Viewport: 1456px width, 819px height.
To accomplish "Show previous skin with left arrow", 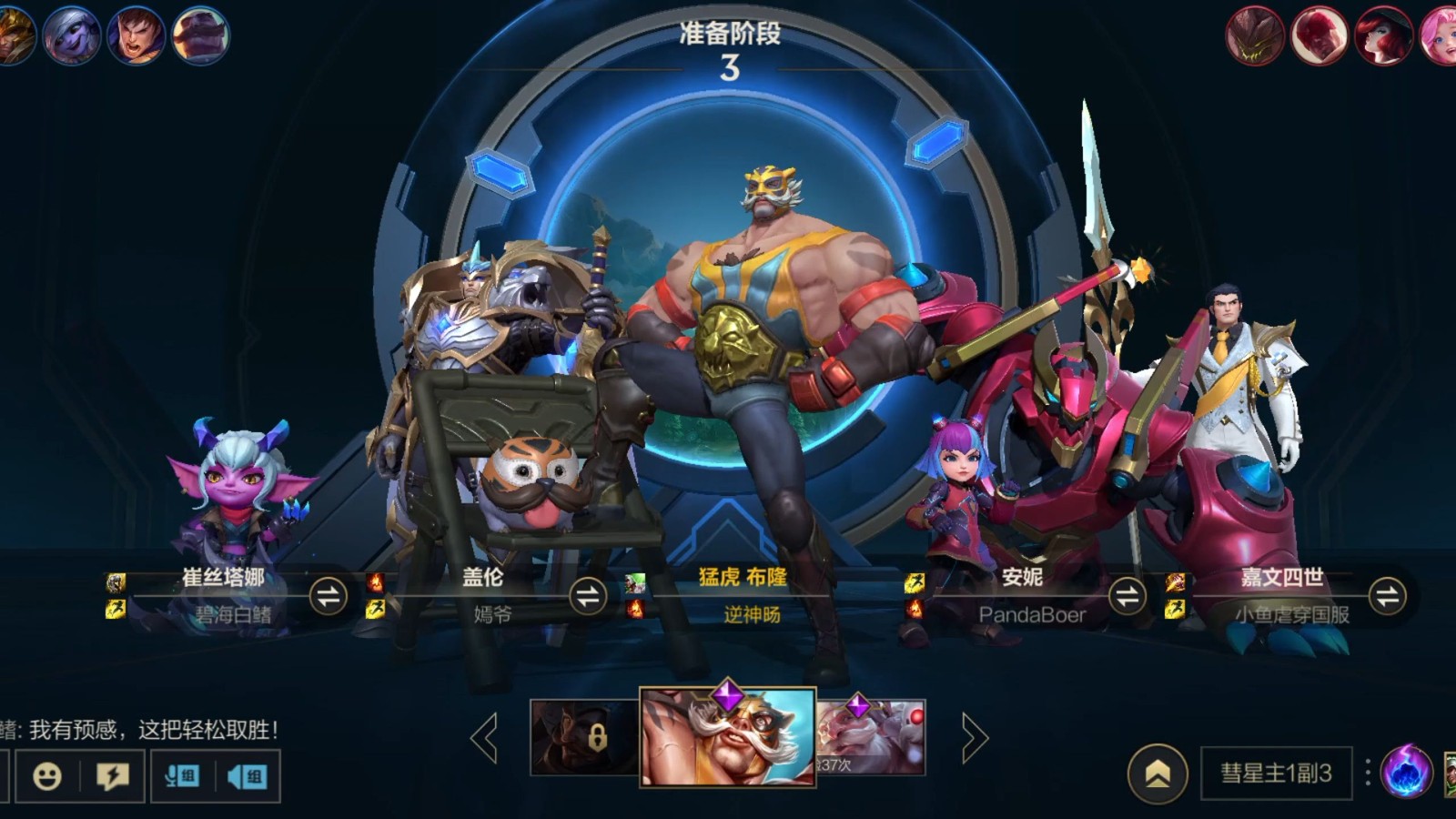I will [485, 737].
